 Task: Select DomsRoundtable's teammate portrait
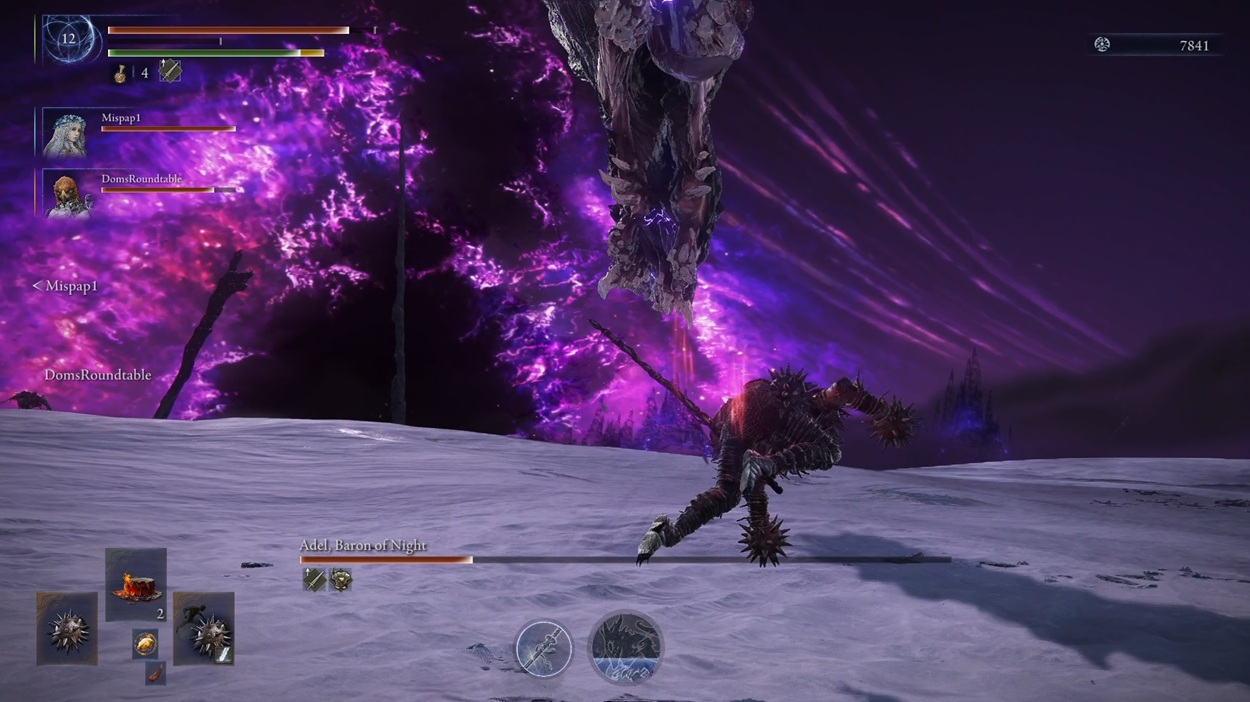coord(67,193)
